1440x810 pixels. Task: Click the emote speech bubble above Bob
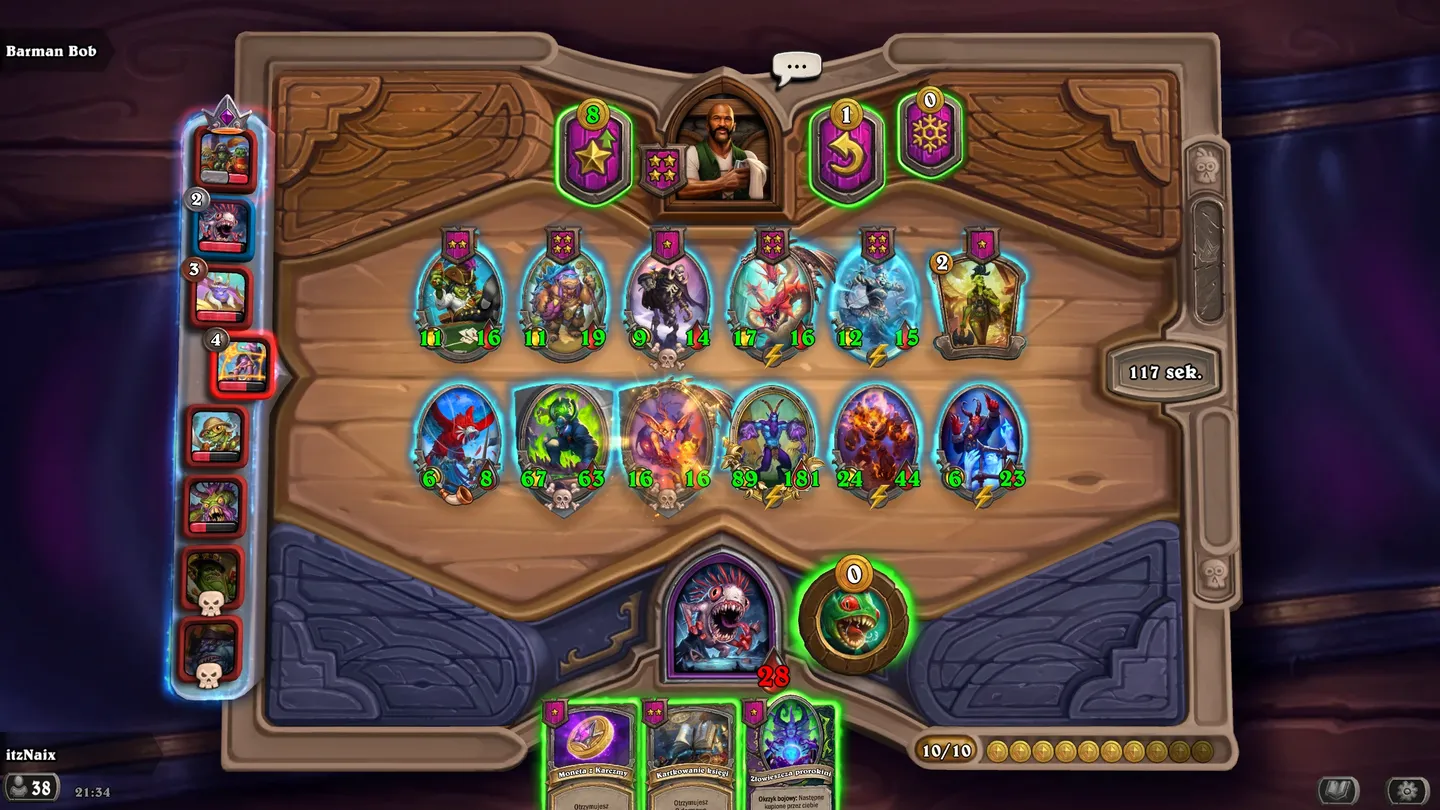point(795,65)
